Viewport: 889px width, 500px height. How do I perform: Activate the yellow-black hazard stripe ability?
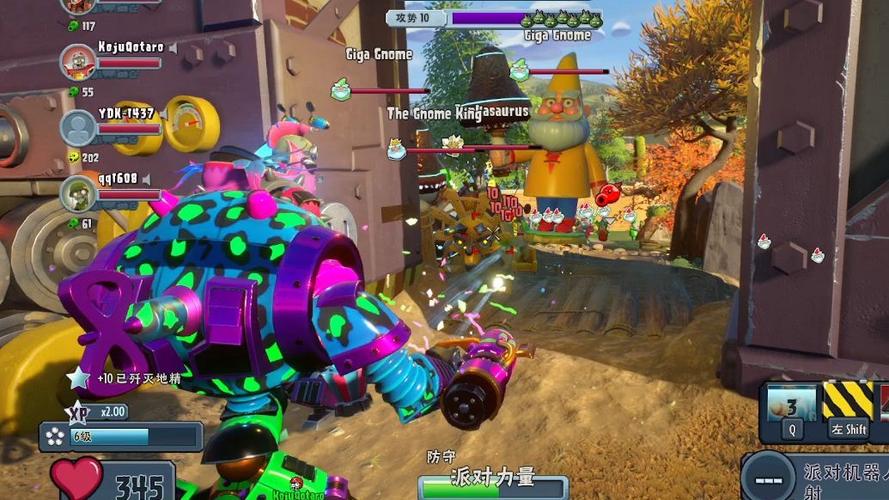tap(847, 402)
